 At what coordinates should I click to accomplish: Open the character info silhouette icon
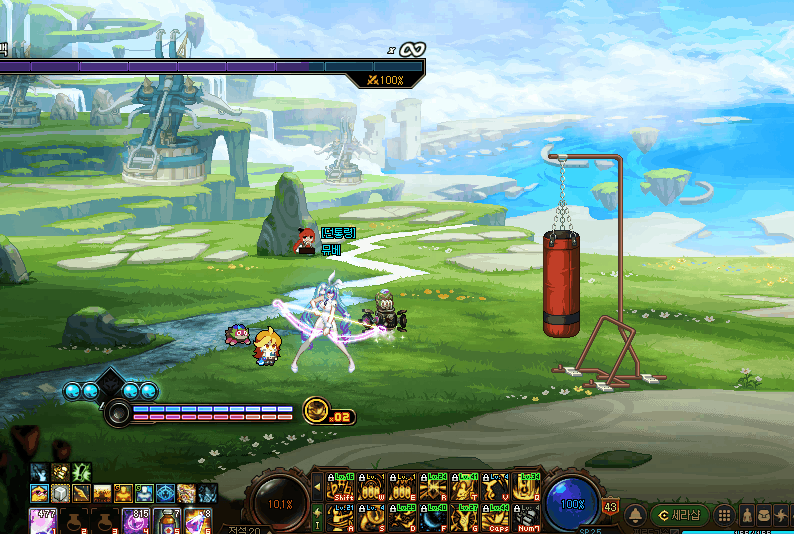747,515
